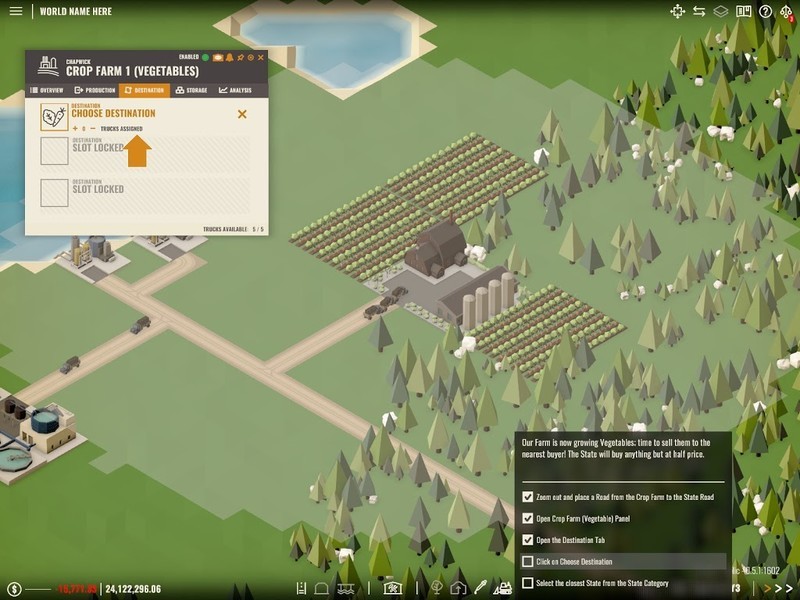Open the help question mark icon

(765, 12)
